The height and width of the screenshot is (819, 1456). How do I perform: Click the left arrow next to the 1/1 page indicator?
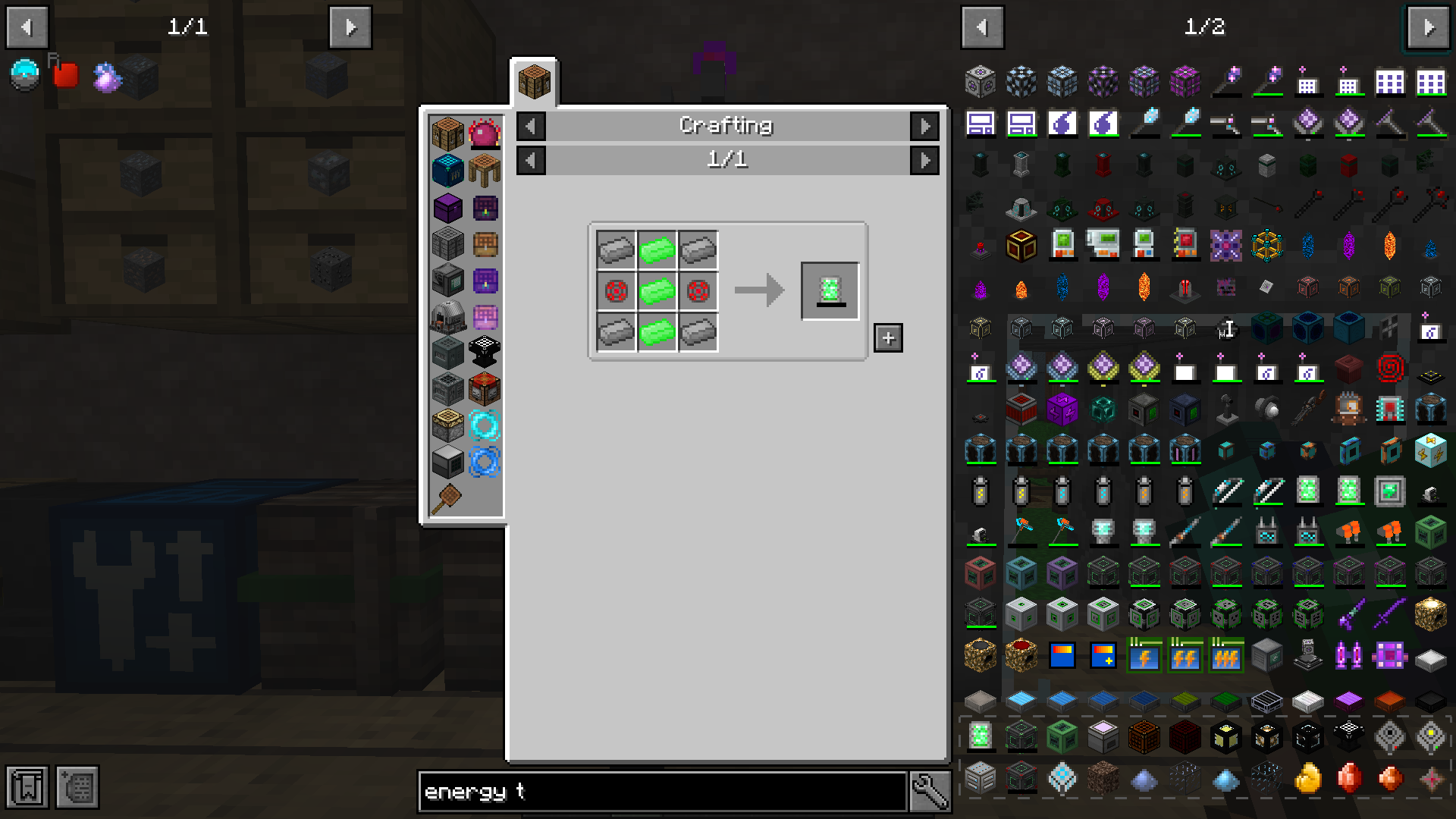(530, 160)
